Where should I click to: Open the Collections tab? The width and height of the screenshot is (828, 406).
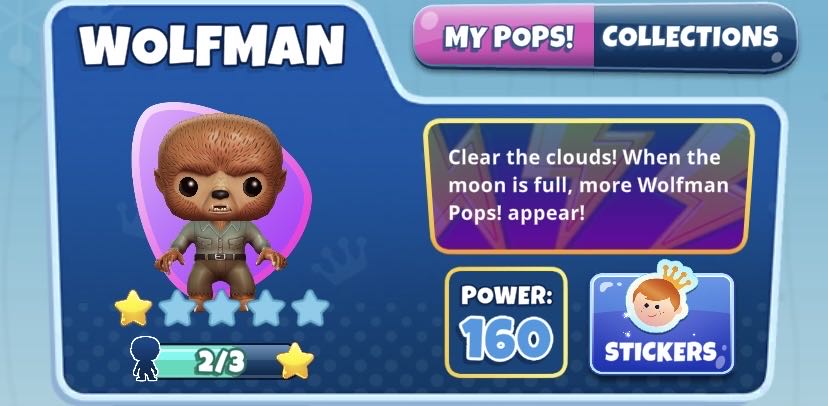tap(690, 37)
